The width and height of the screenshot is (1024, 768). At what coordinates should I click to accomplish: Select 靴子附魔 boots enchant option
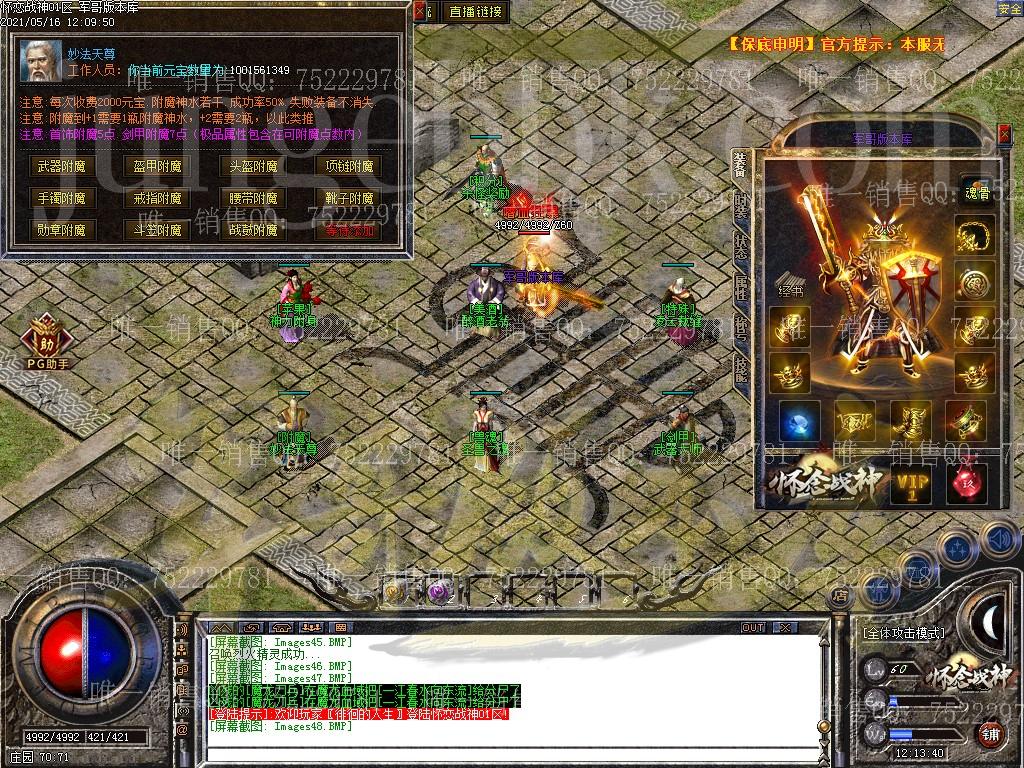(348, 198)
